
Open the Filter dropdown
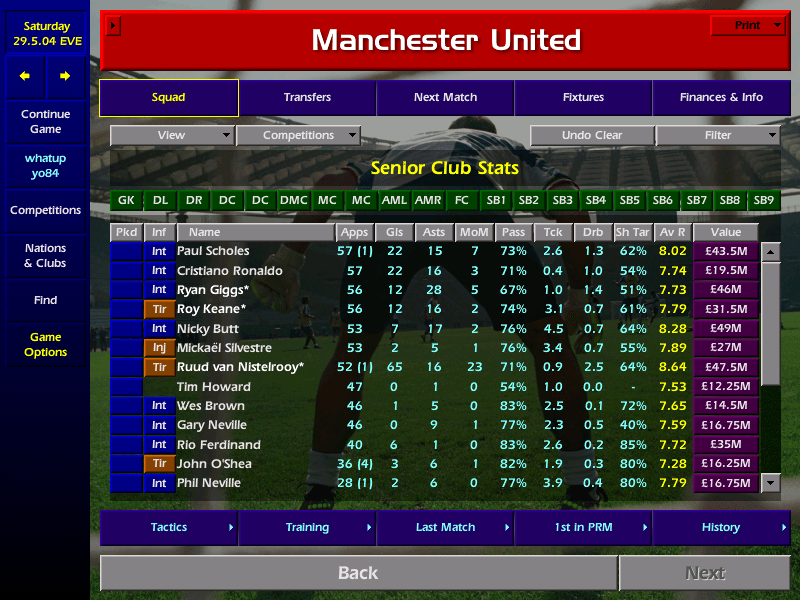pyautogui.click(x=718, y=136)
